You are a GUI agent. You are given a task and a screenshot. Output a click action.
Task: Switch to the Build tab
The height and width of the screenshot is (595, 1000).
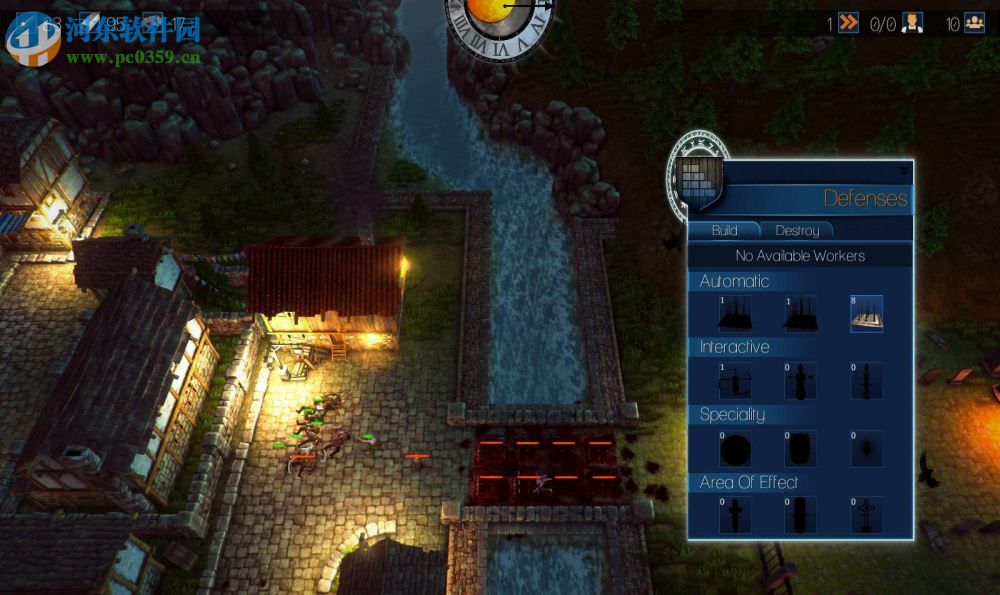[724, 230]
